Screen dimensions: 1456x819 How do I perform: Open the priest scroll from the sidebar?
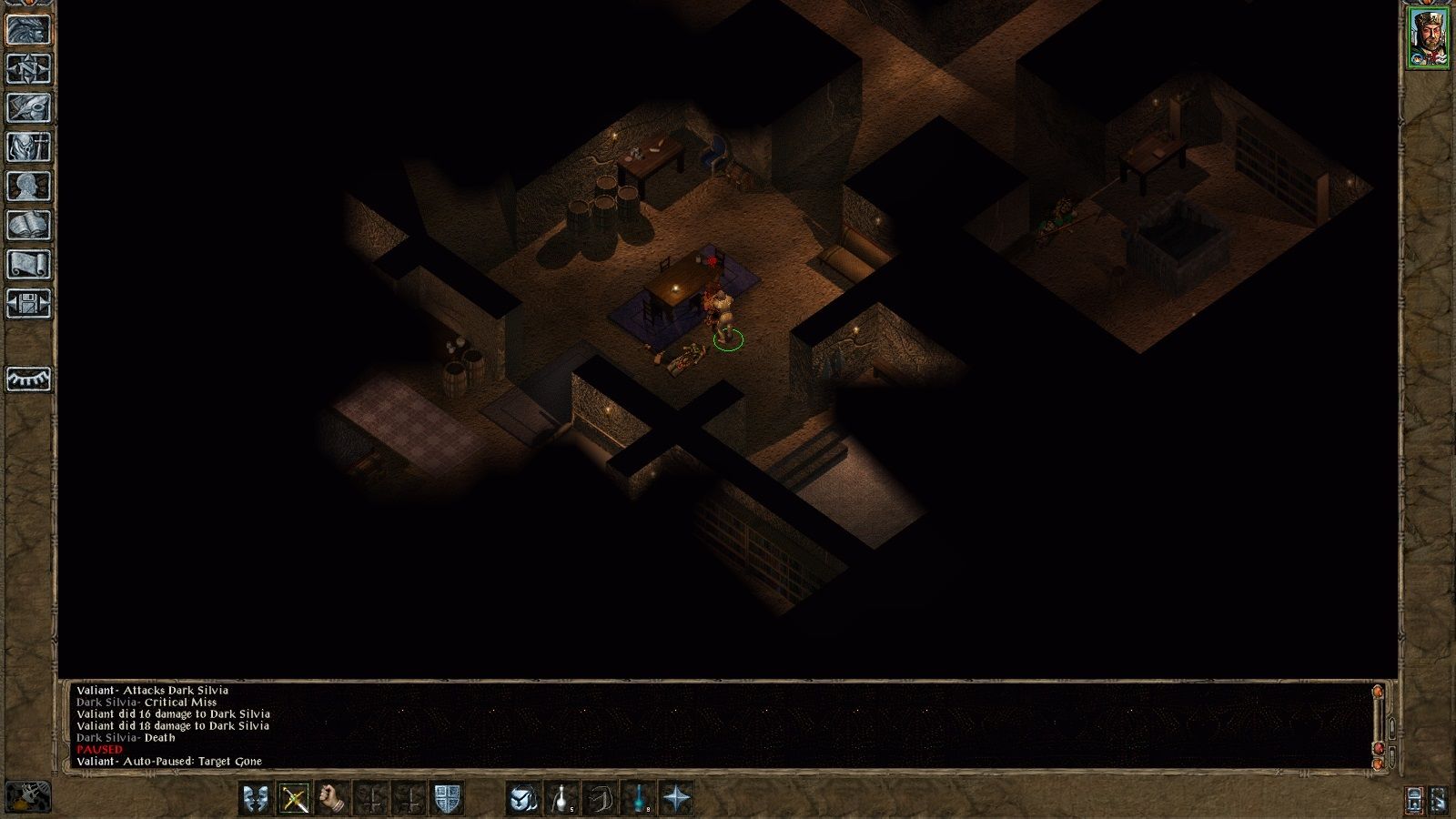(28, 265)
